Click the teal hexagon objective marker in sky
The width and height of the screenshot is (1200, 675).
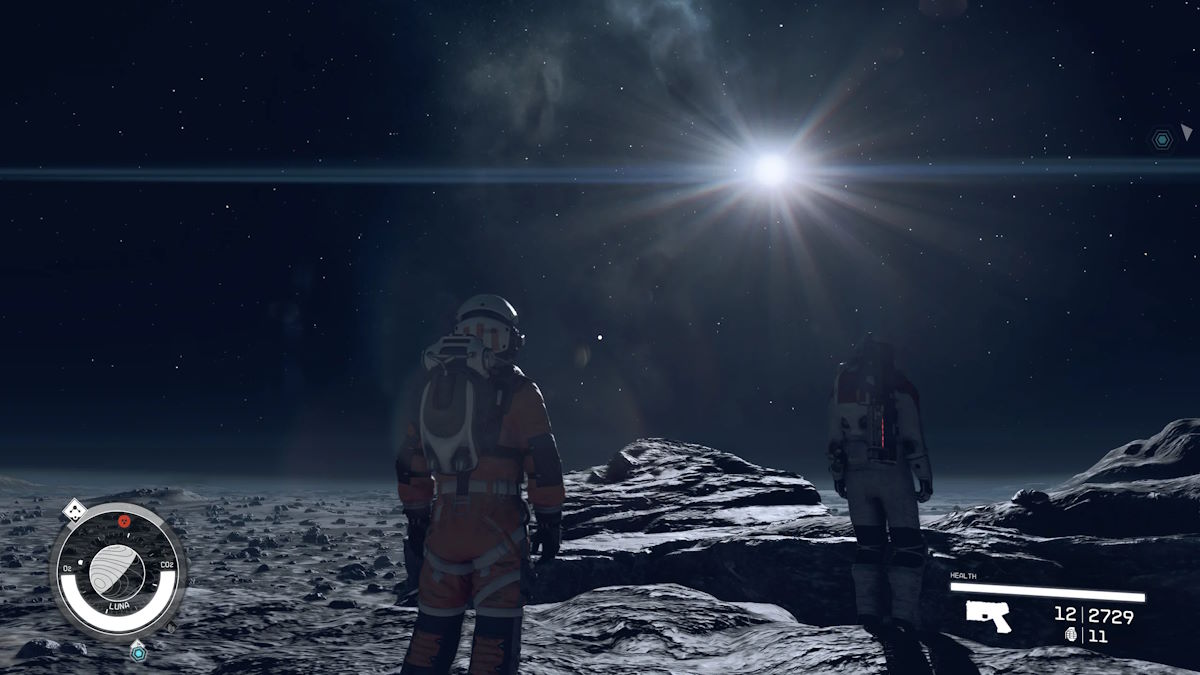click(1161, 140)
